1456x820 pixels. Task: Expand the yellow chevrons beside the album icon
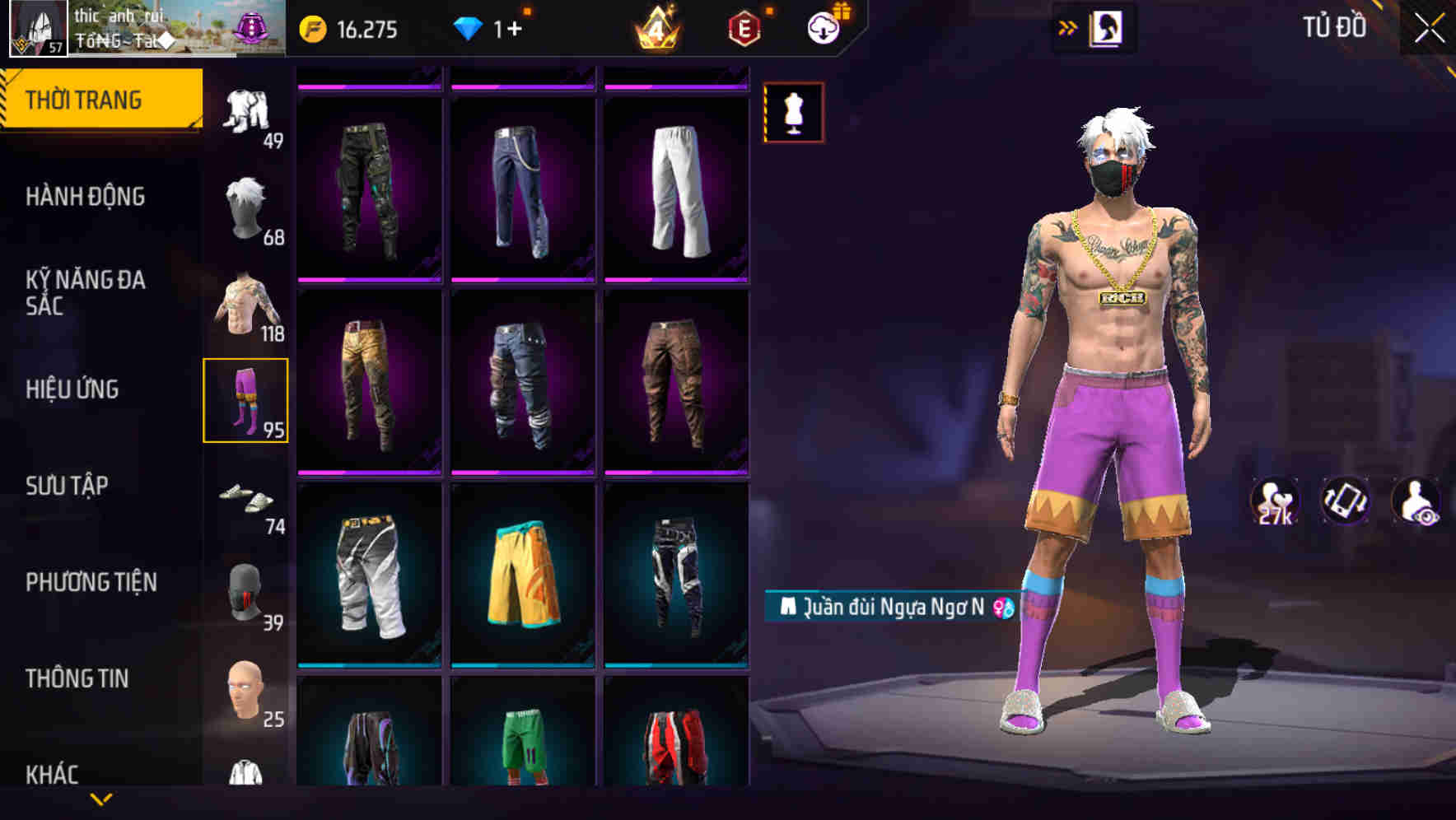(1066, 27)
